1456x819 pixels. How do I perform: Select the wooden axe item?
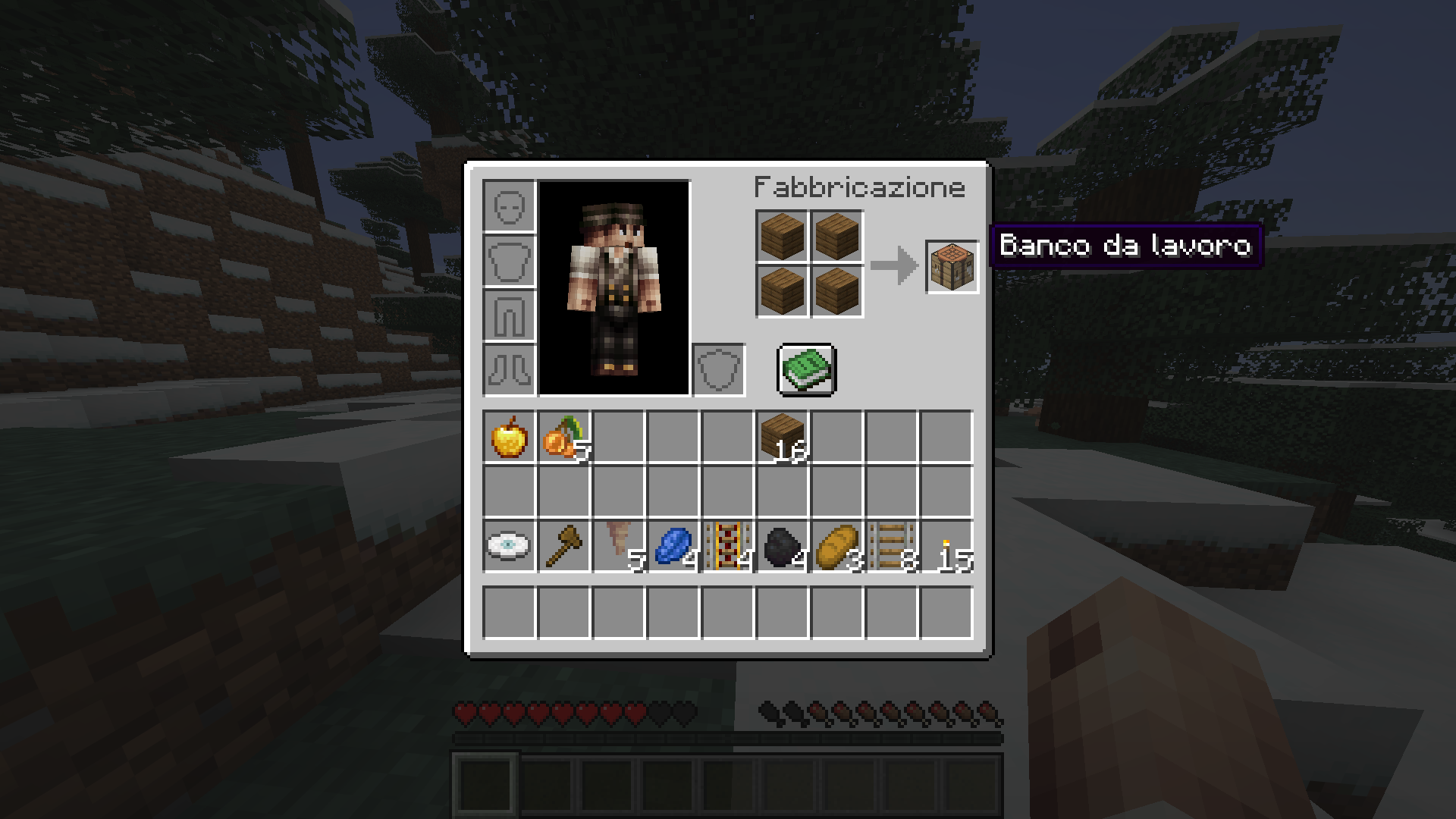point(563,544)
